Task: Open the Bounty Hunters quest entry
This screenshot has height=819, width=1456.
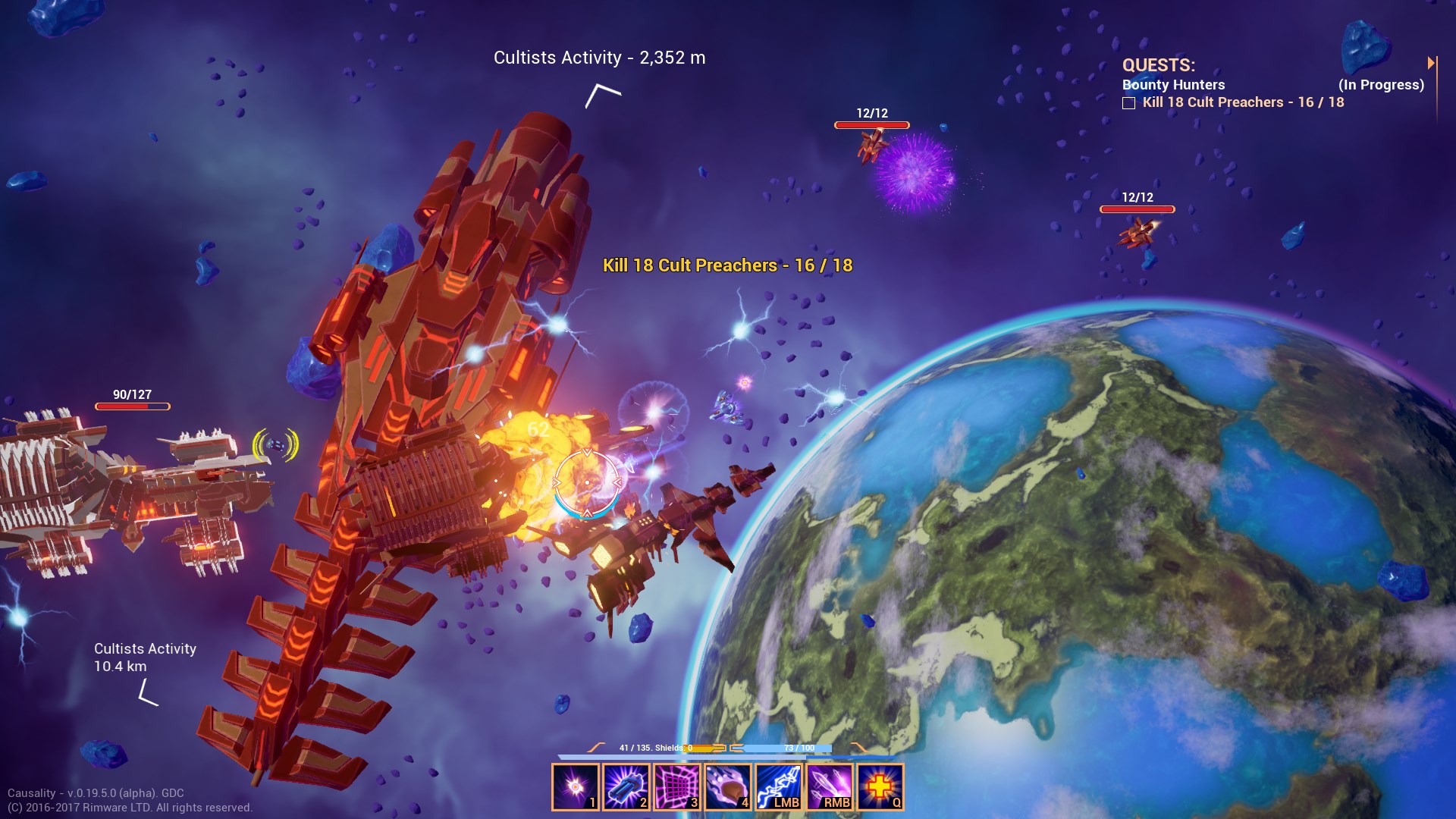Action: [x=1174, y=85]
